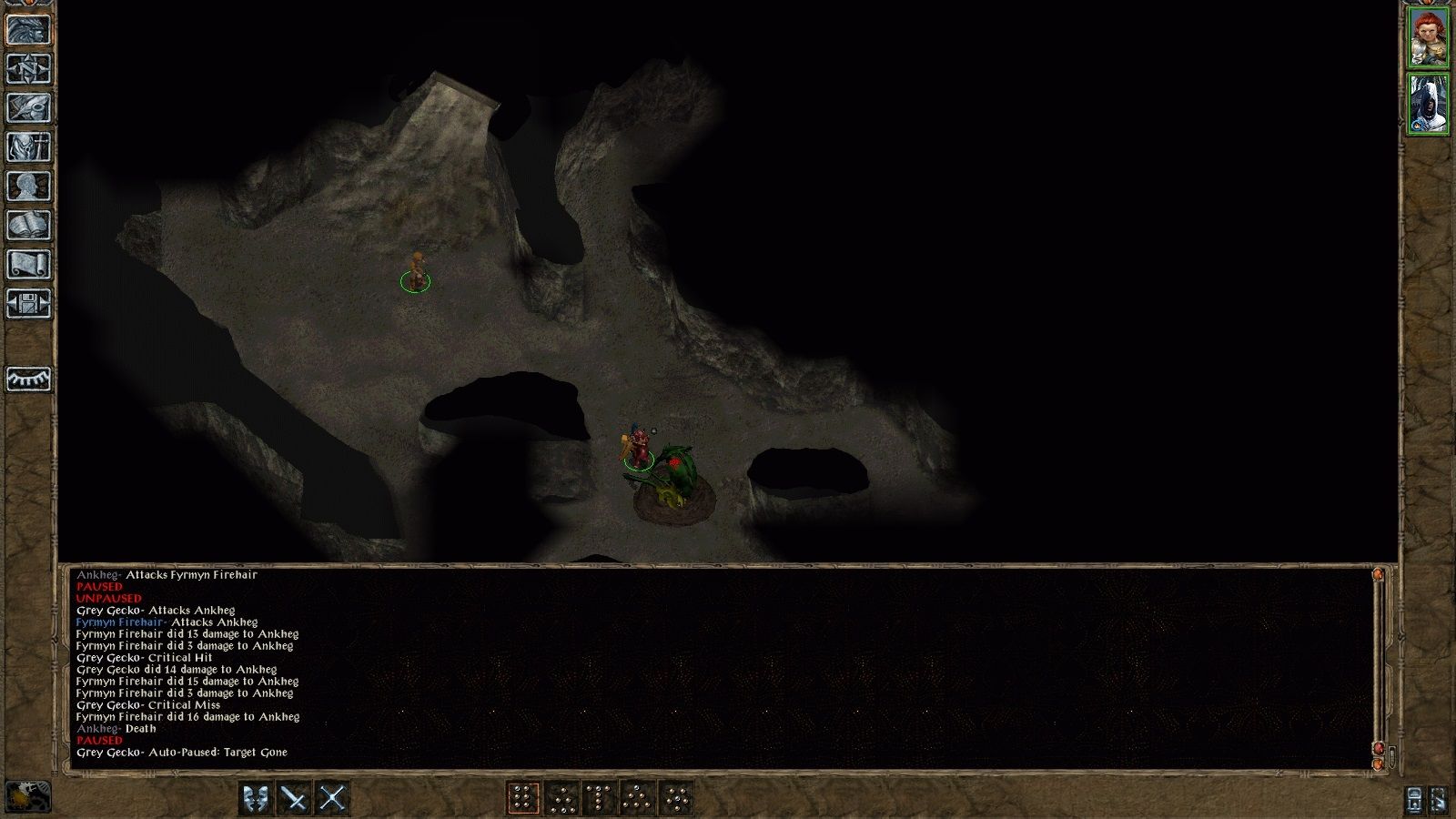This screenshot has height=819, width=1456.
Task: Click the clock gear pause button
Action: [27, 797]
